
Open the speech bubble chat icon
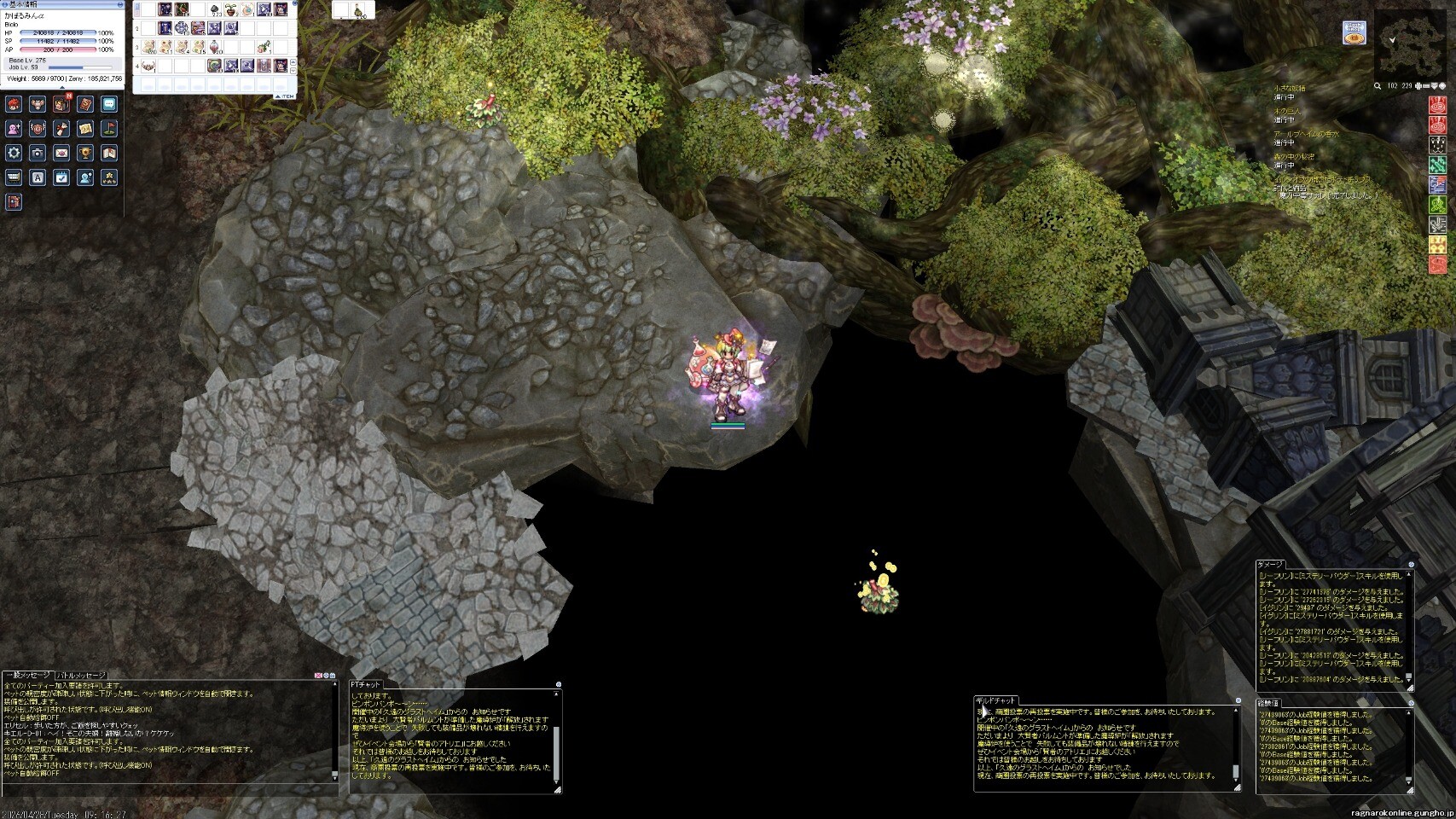pyautogui.click(x=109, y=104)
